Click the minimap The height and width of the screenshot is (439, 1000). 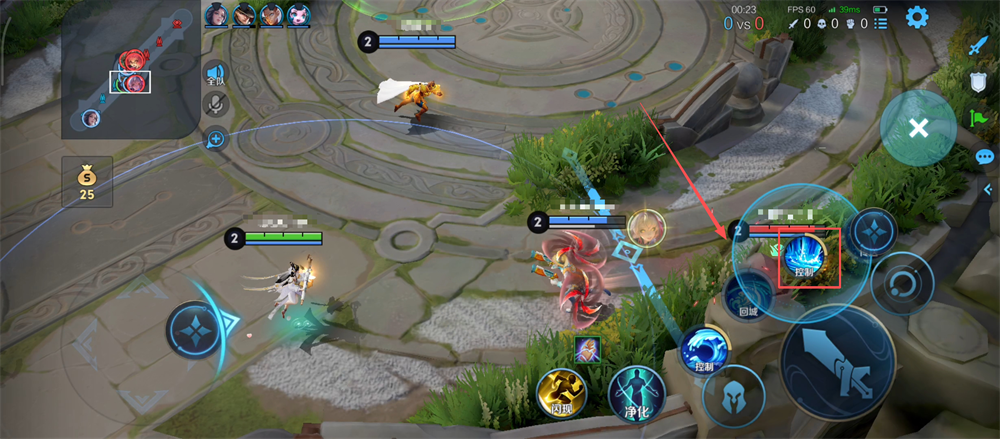click(x=131, y=70)
